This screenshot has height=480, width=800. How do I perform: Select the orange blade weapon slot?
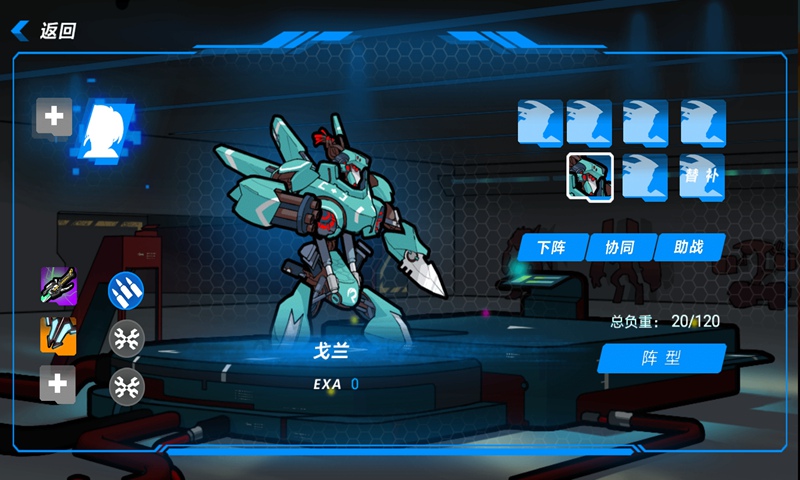(58, 335)
